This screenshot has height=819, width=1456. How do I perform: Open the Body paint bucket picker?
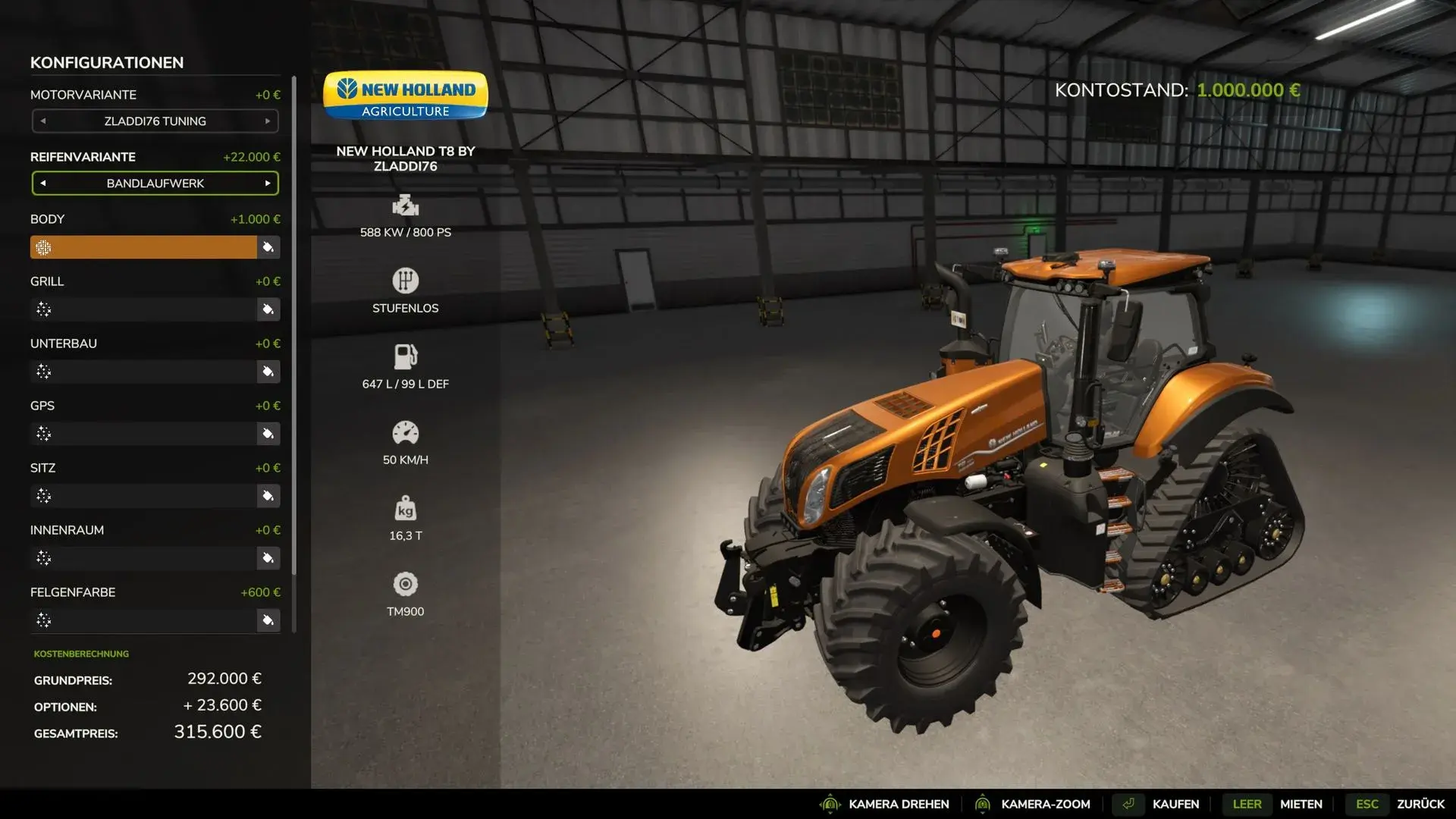(268, 247)
